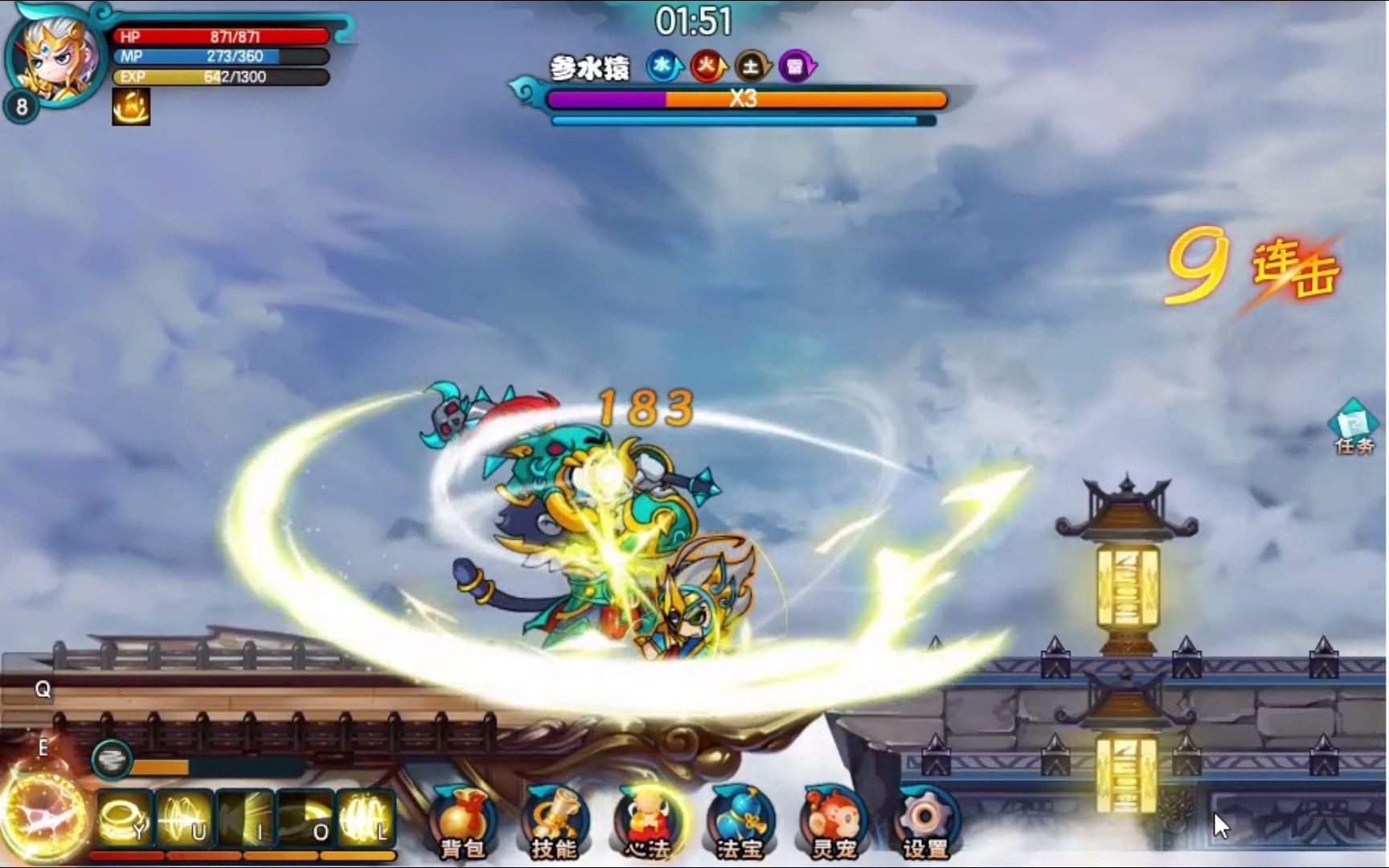Open the 心法 mental arts panel
The image size is (1389, 868).
pos(648,821)
